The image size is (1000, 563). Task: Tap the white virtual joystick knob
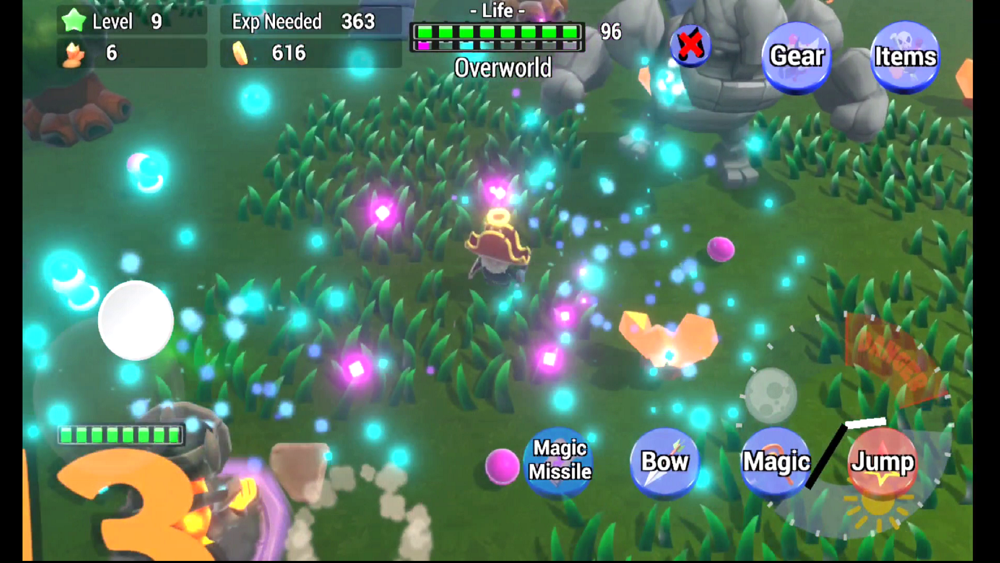(136, 321)
